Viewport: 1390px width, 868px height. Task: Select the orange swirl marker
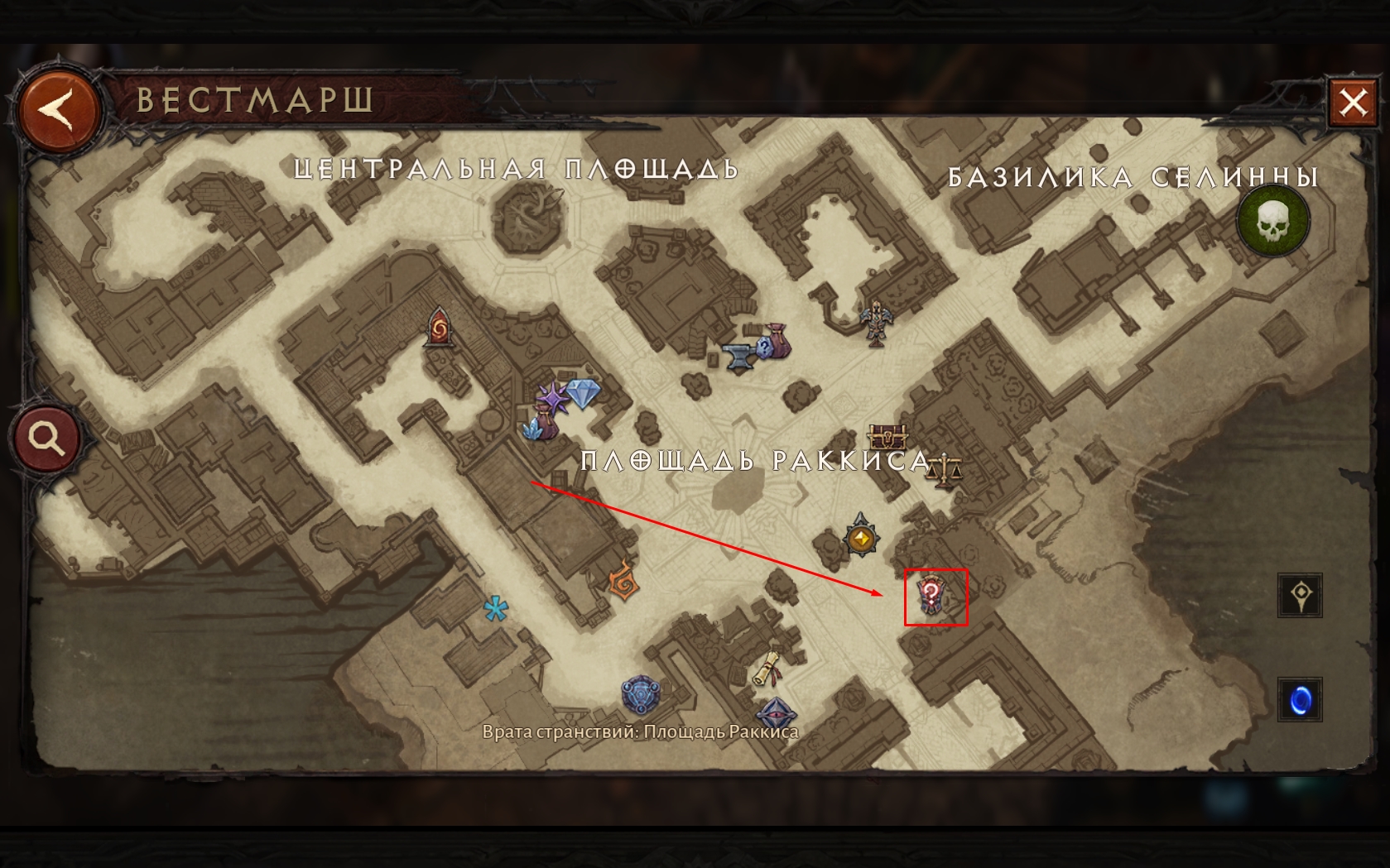tap(623, 580)
